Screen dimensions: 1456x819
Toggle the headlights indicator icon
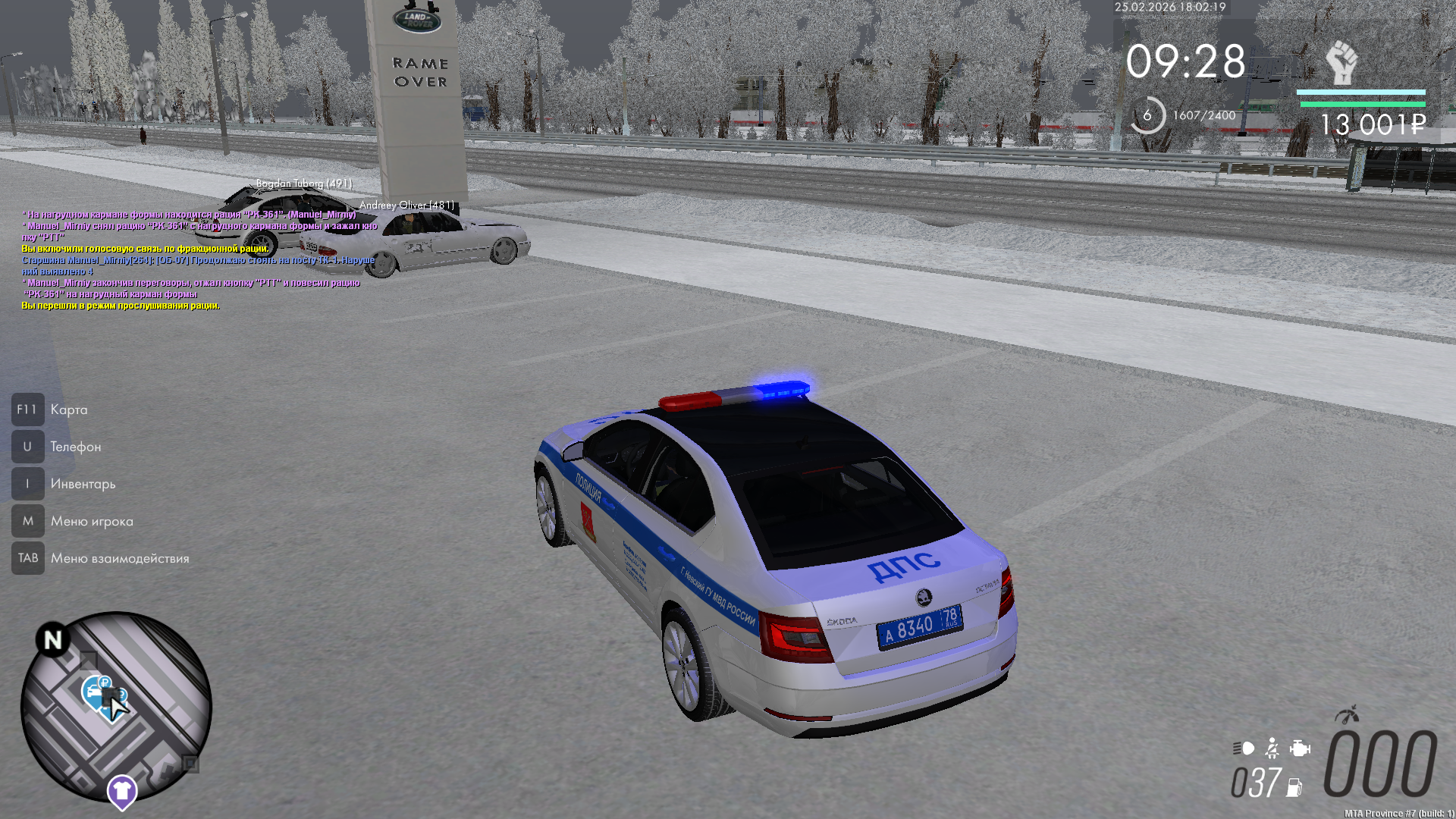click(x=1243, y=748)
